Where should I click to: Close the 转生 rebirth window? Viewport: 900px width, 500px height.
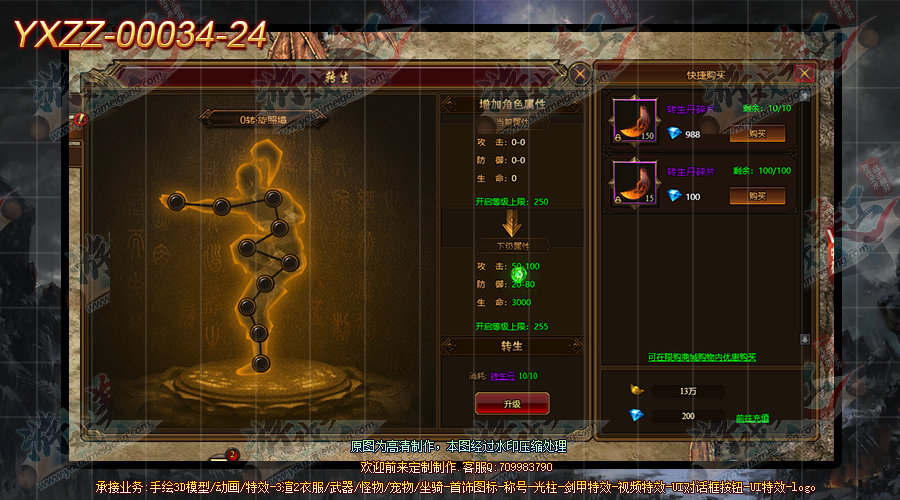coord(580,72)
